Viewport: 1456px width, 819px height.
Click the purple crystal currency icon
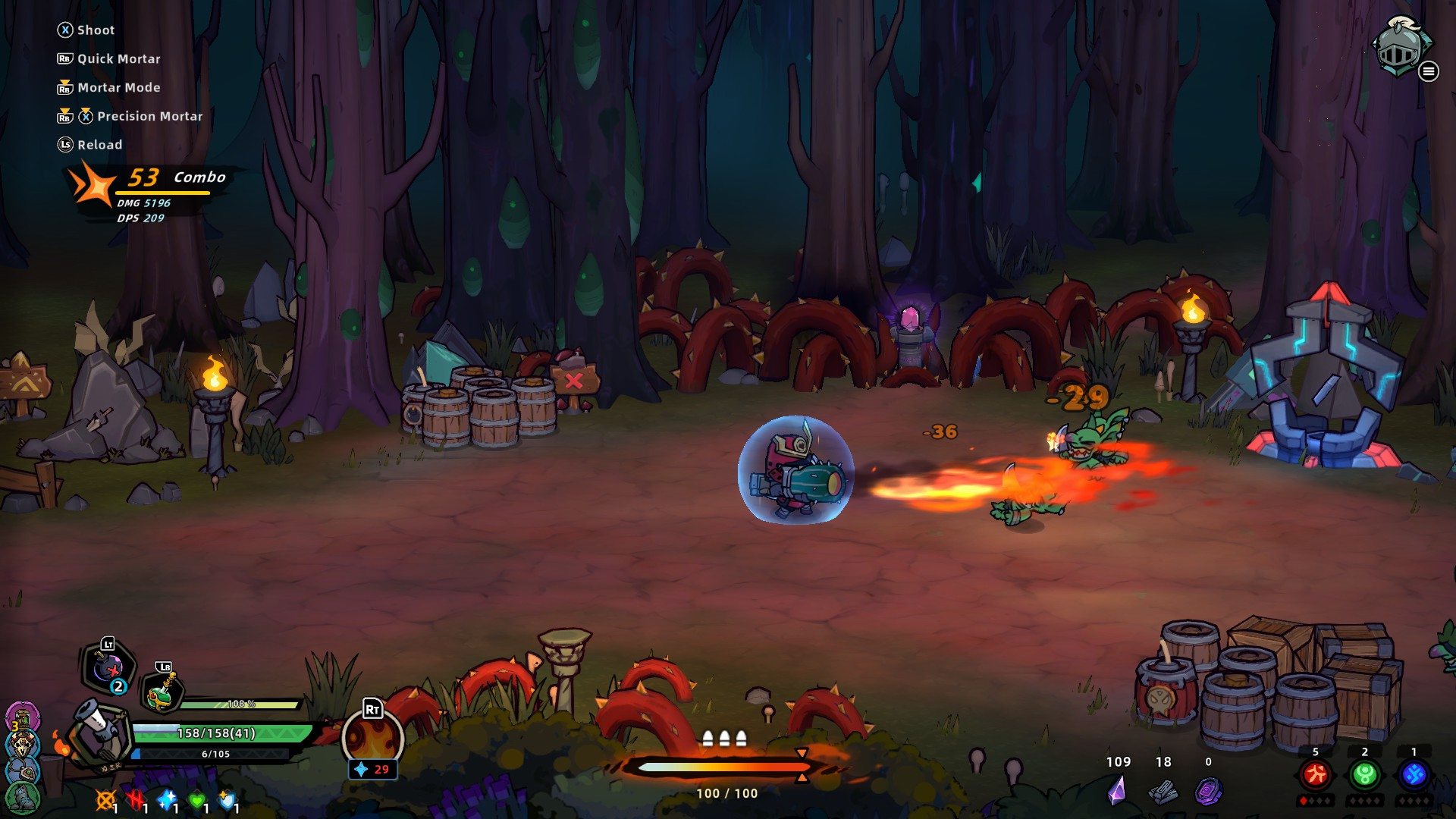[1117, 790]
